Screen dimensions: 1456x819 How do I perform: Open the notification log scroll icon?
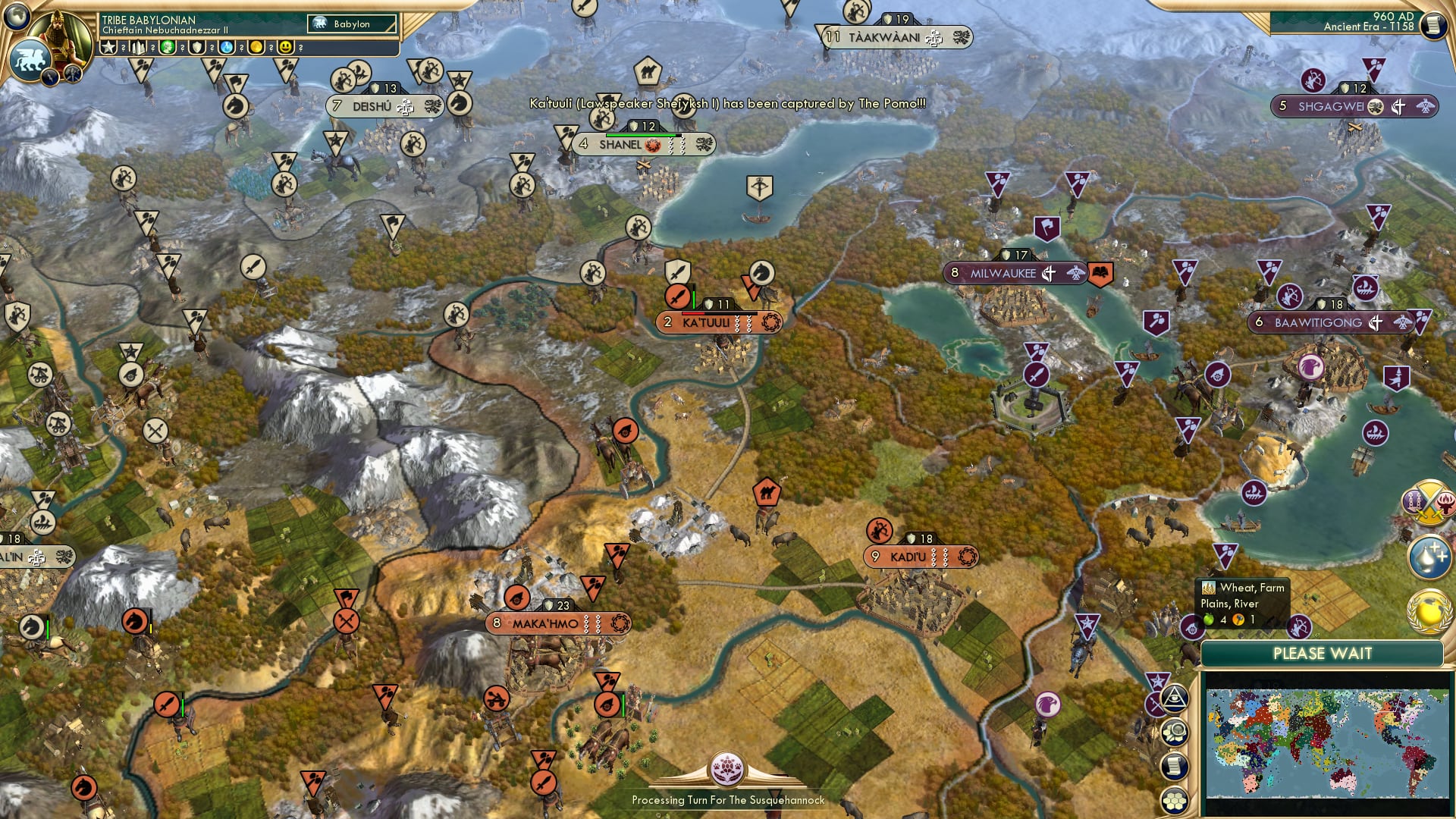pyautogui.click(x=1174, y=766)
